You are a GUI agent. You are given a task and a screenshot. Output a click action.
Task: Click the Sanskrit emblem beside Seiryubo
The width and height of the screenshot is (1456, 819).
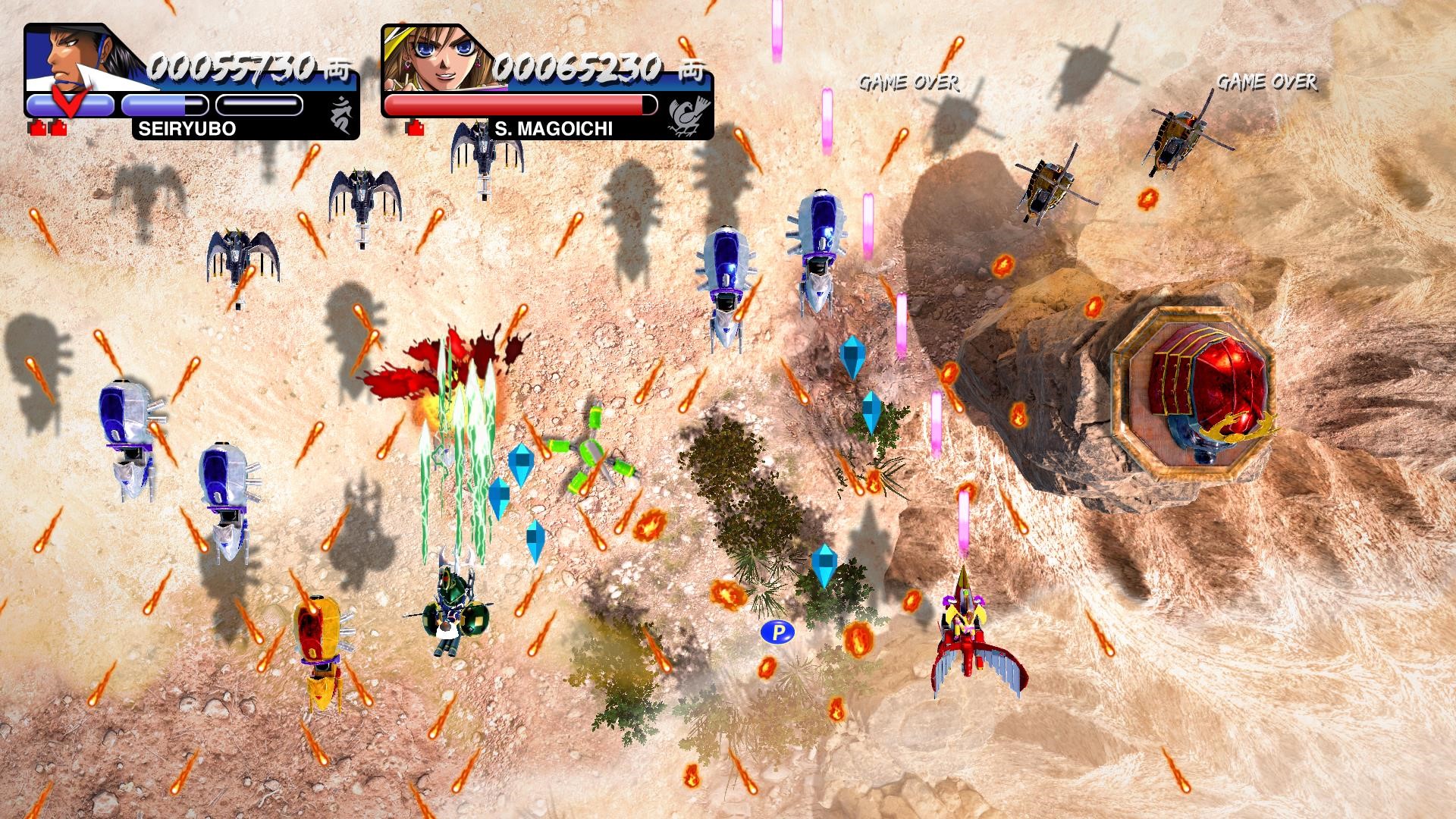click(x=341, y=115)
